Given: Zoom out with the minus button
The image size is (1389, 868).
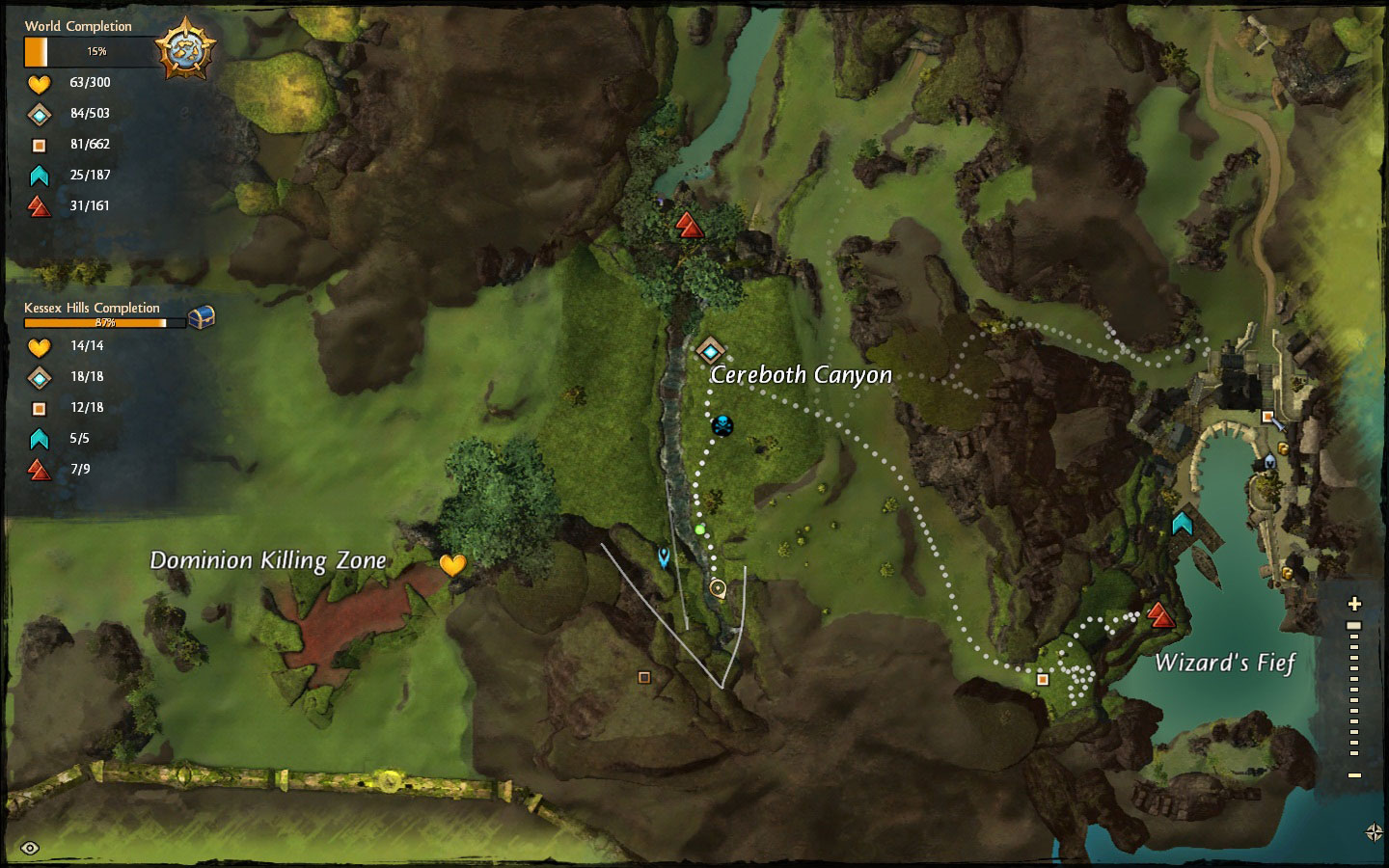Looking at the screenshot, I should pos(1354,774).
